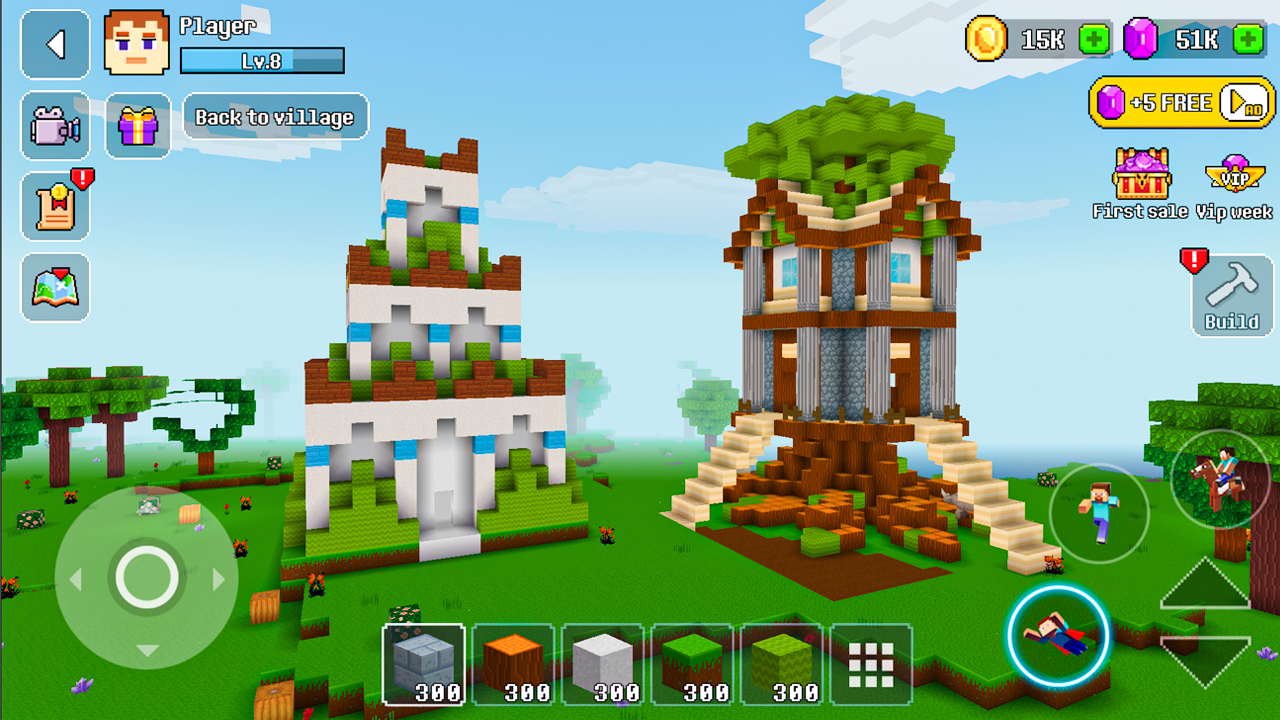Image resolution: width=1280 pixels, height=720 pixels.
Task: Tap the back arrow in top-left corner
Action: point(55,44)
